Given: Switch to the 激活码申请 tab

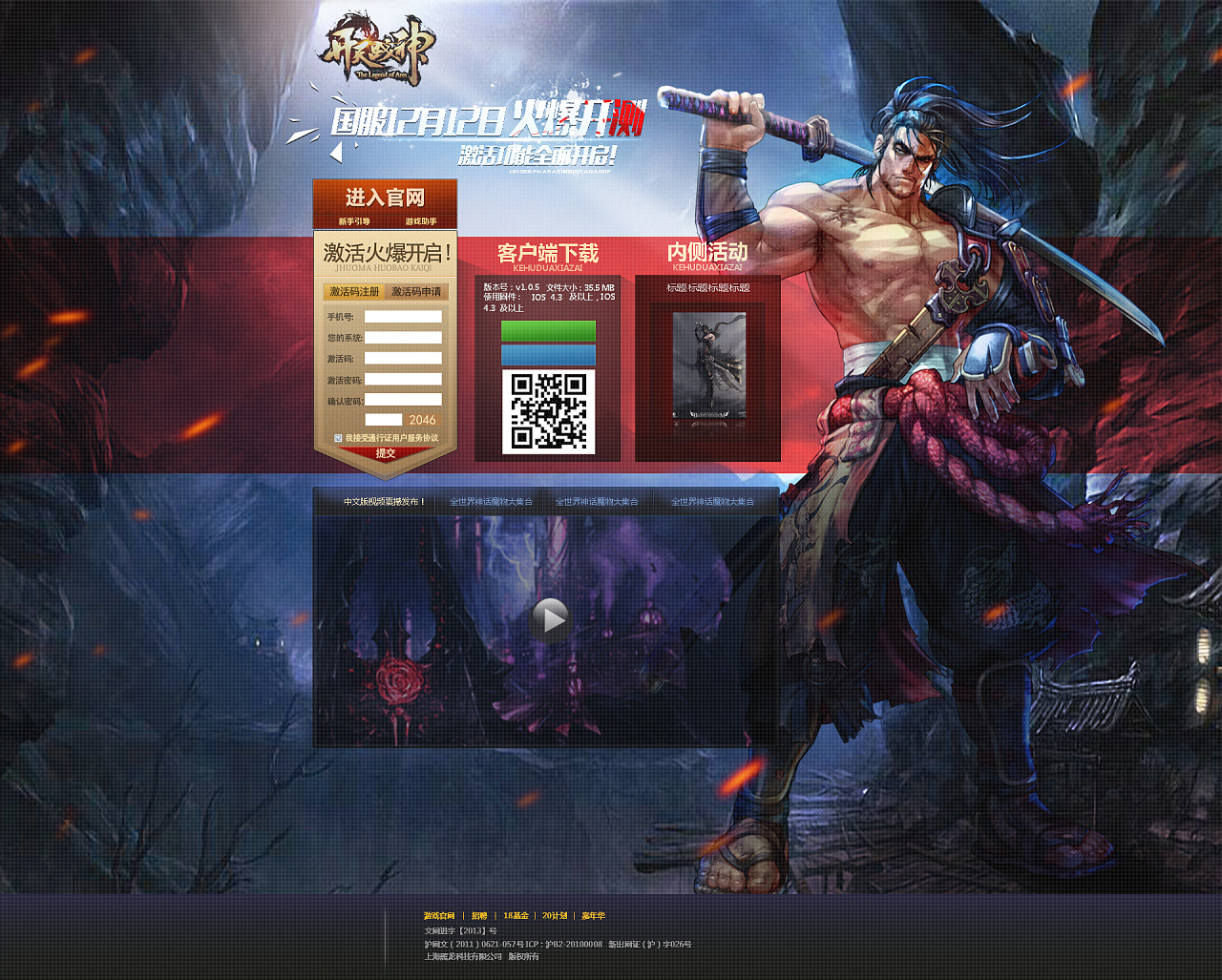Looking at the screenshot, I should click(x=416, y=292).
